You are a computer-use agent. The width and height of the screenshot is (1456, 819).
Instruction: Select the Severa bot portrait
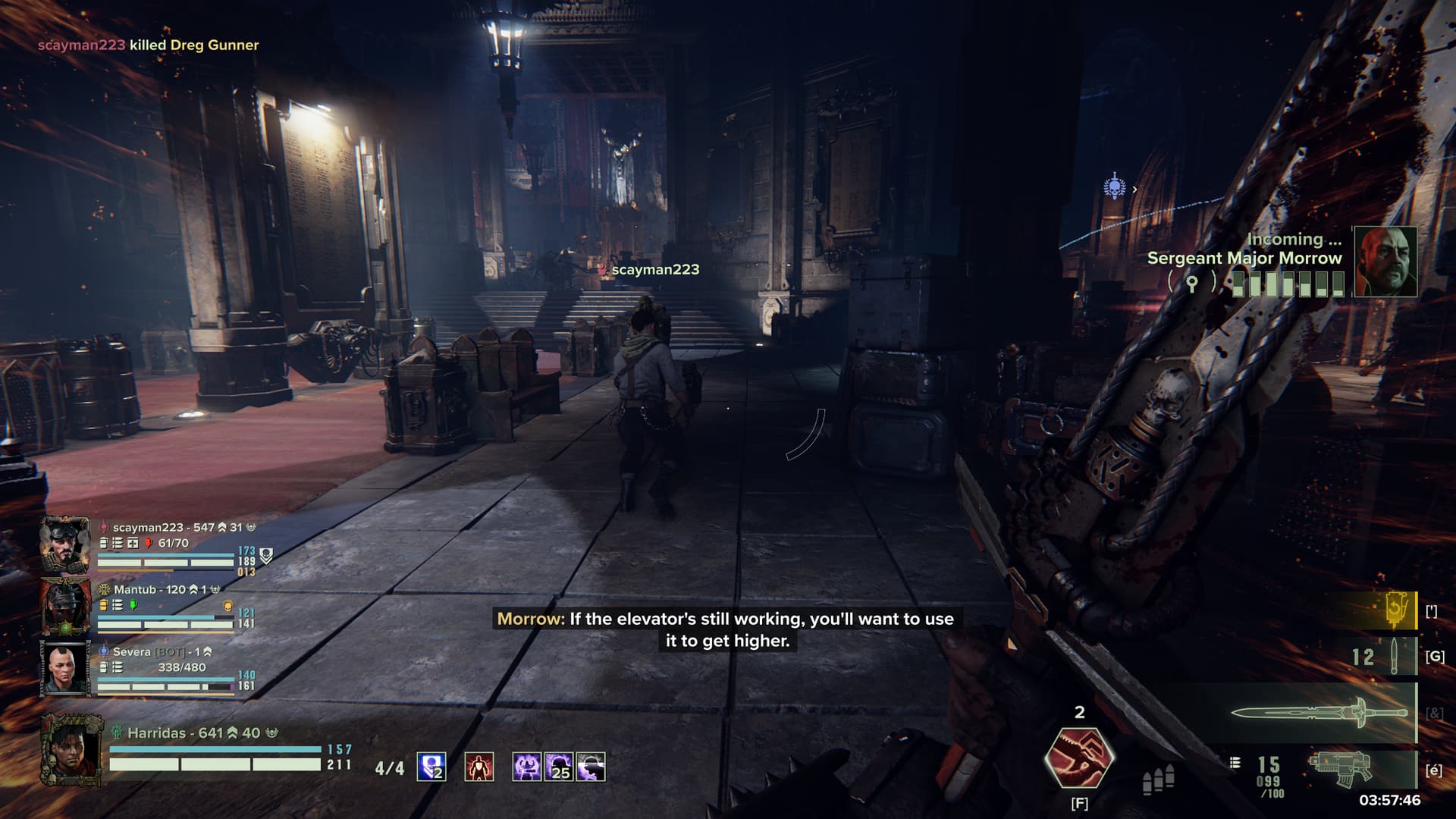tap(65, 668)
